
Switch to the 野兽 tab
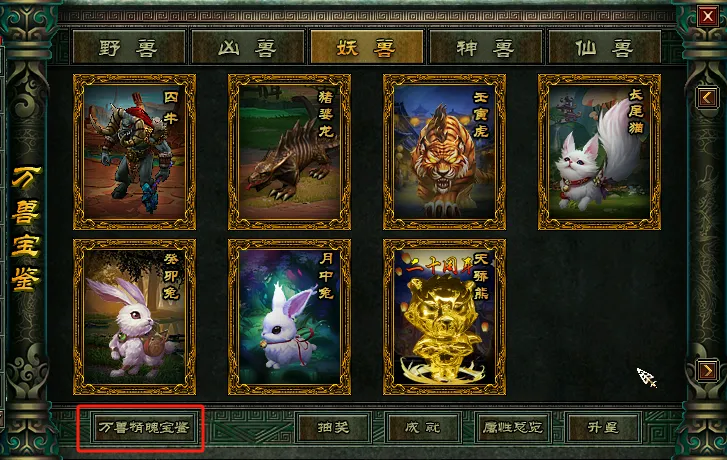[x=129, y=47]
